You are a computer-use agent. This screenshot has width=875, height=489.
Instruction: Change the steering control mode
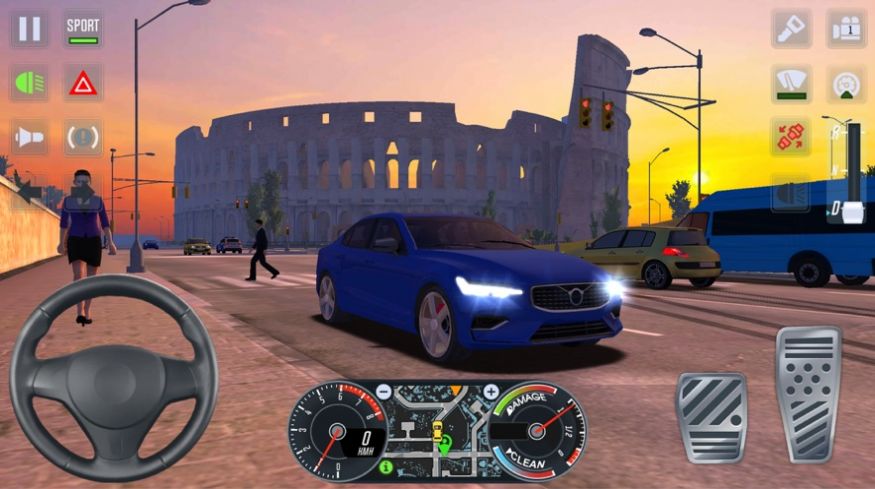(x=846, y=83)
